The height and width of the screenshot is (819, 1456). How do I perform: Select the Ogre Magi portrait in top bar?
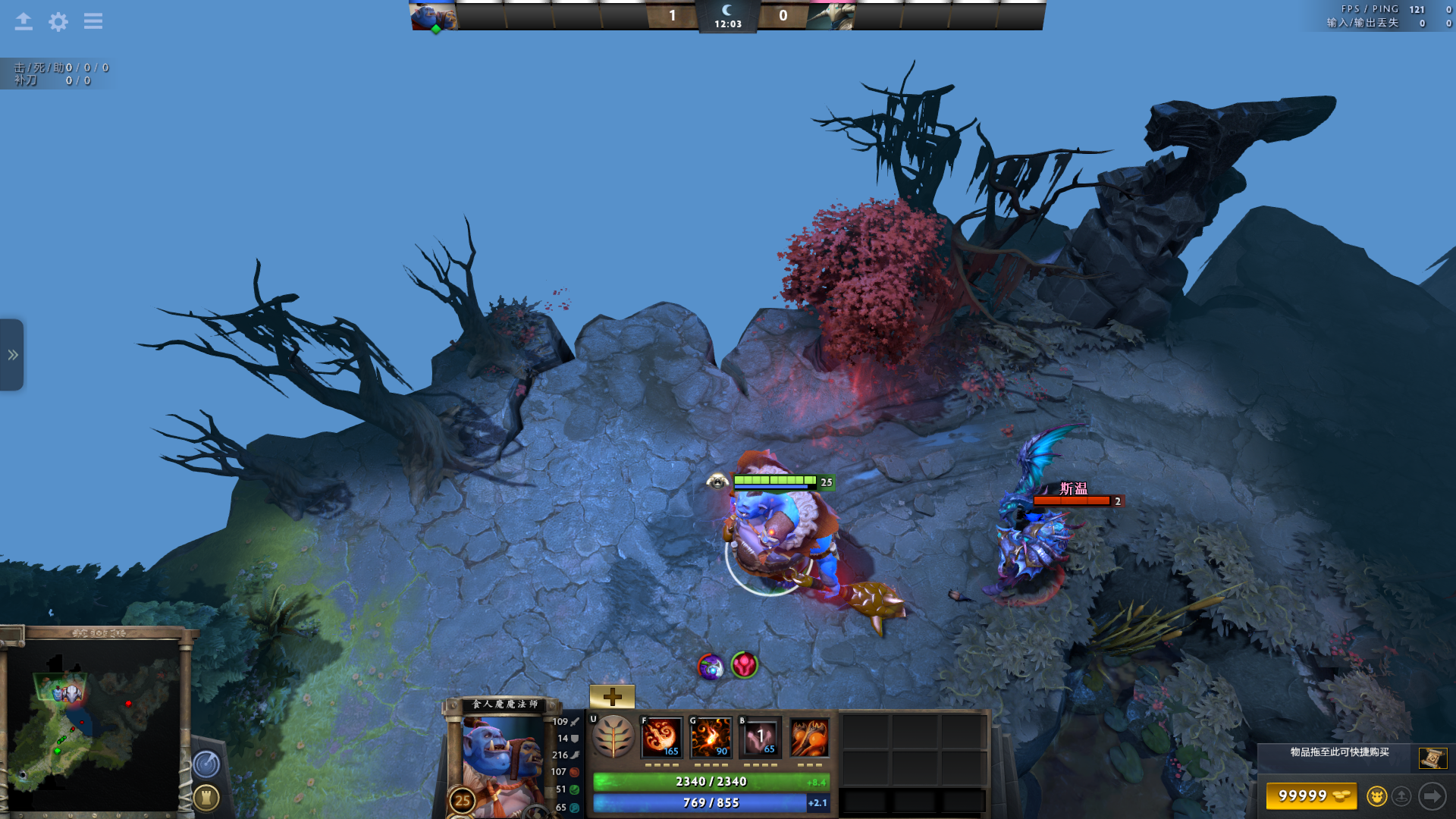pyautogui.click(x=434, y=16)
